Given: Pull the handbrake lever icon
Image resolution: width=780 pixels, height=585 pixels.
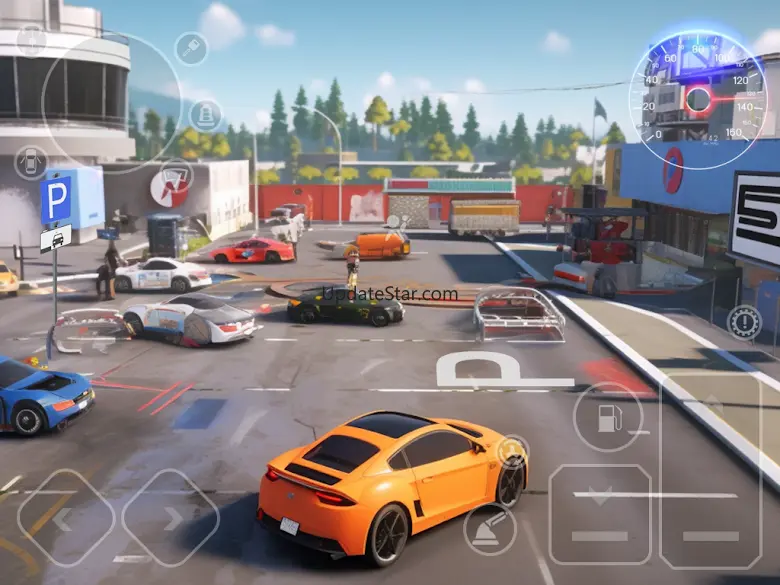Looking at the screenshot, I should pyautogui.click(x=490, y=528).
